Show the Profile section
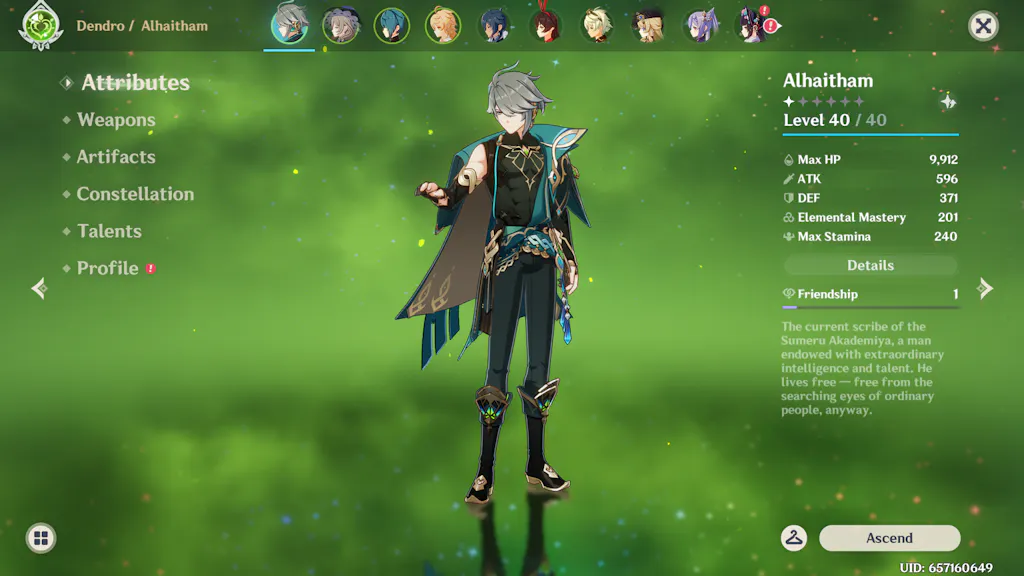1024x576 pixels. click(x=108, y=268)
